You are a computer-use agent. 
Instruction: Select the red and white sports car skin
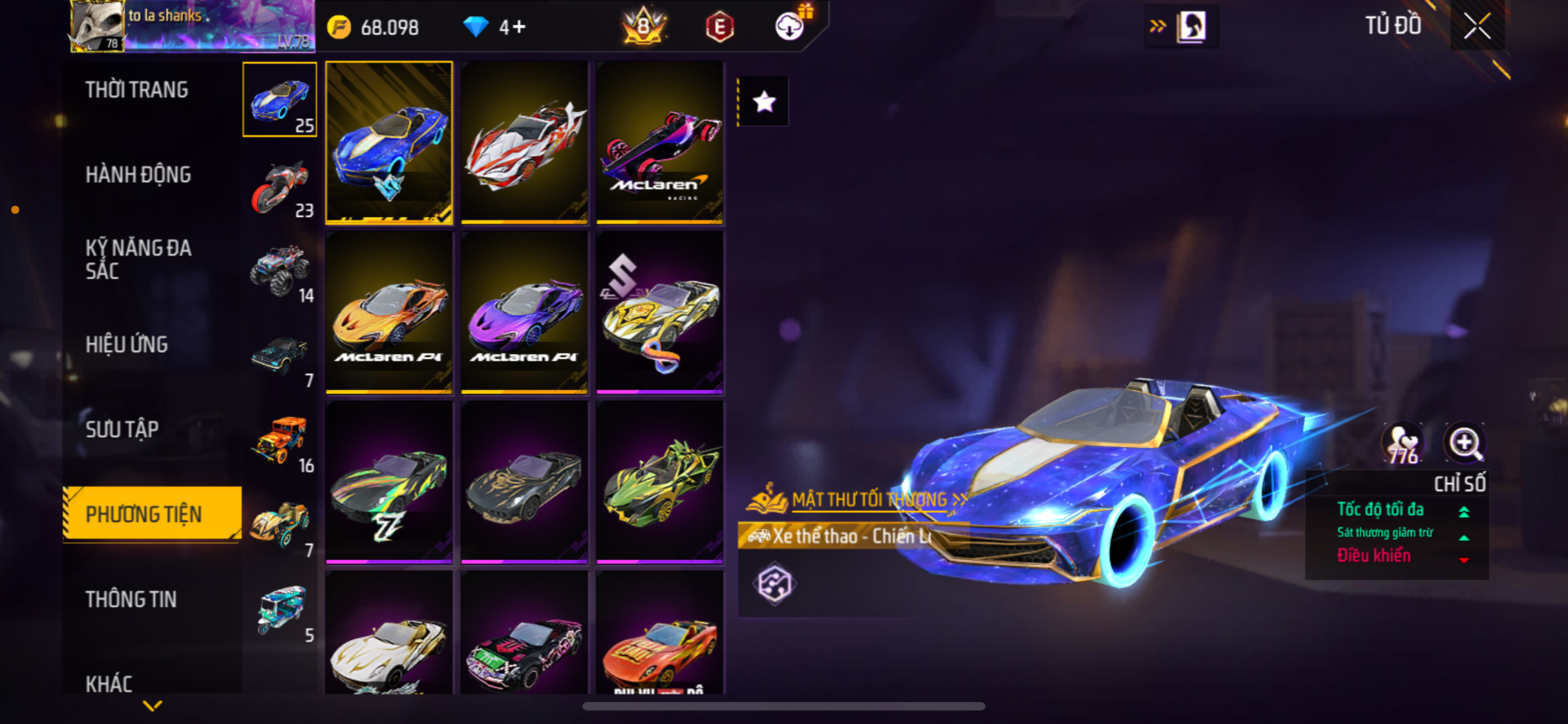[x=524, y=142]
